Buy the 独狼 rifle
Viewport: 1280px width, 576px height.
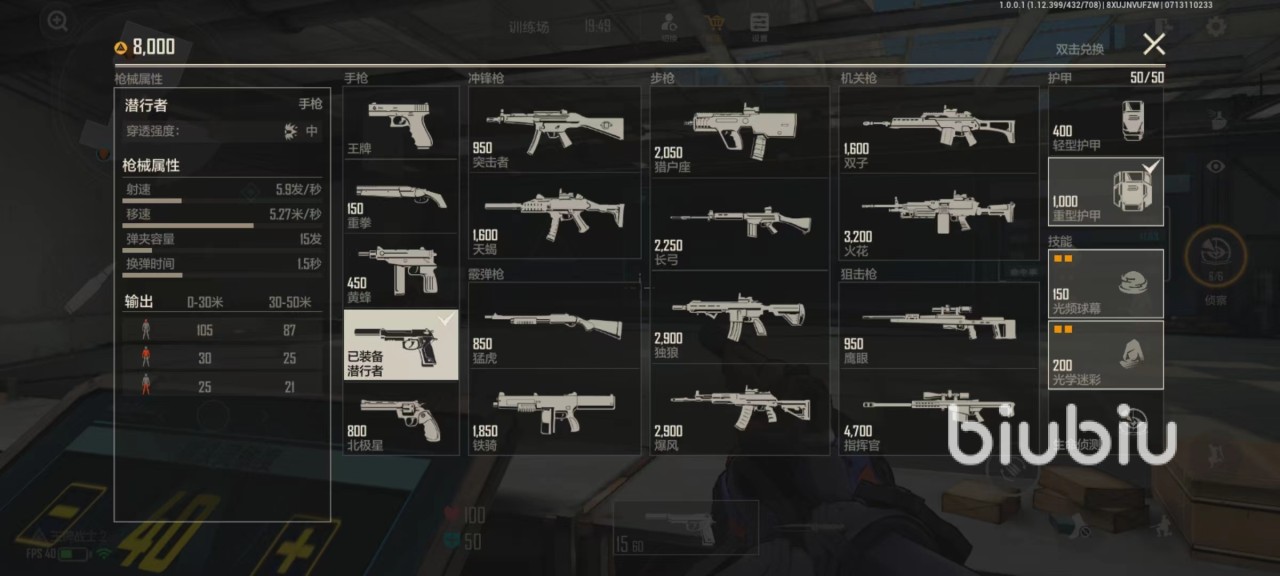(739, 317)
